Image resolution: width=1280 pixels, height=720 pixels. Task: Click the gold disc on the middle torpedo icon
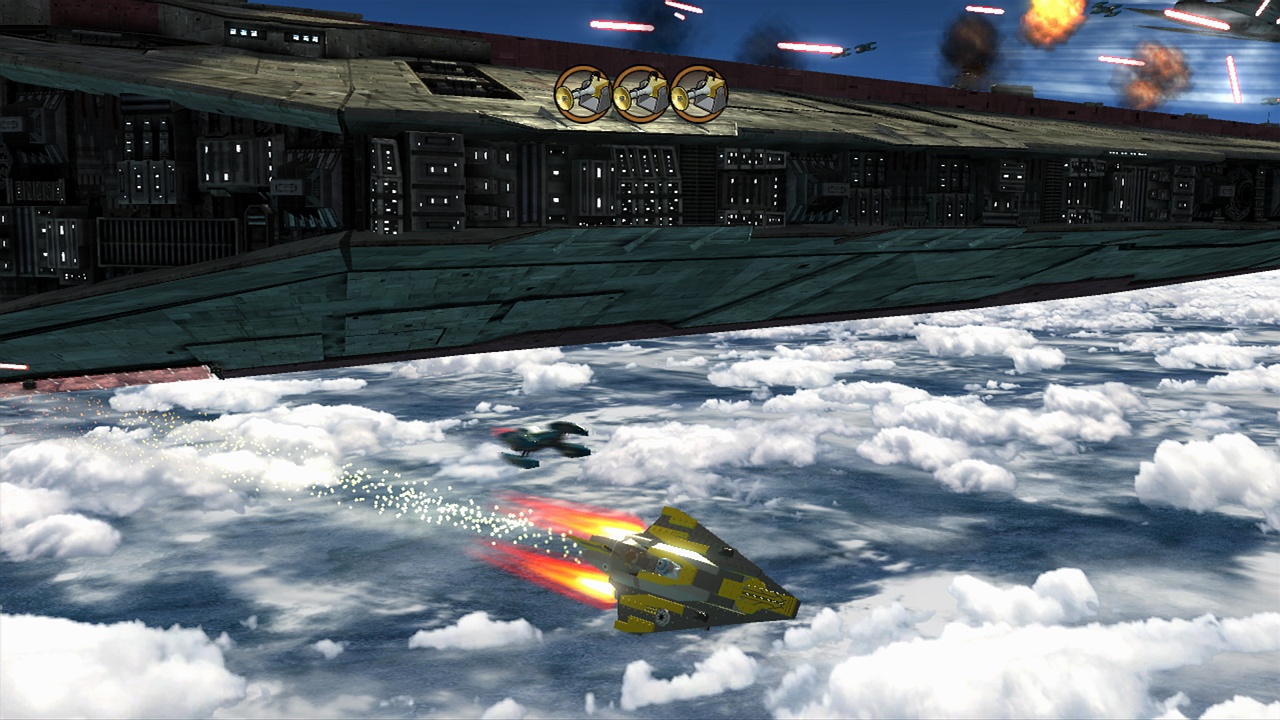pos(624,100)
